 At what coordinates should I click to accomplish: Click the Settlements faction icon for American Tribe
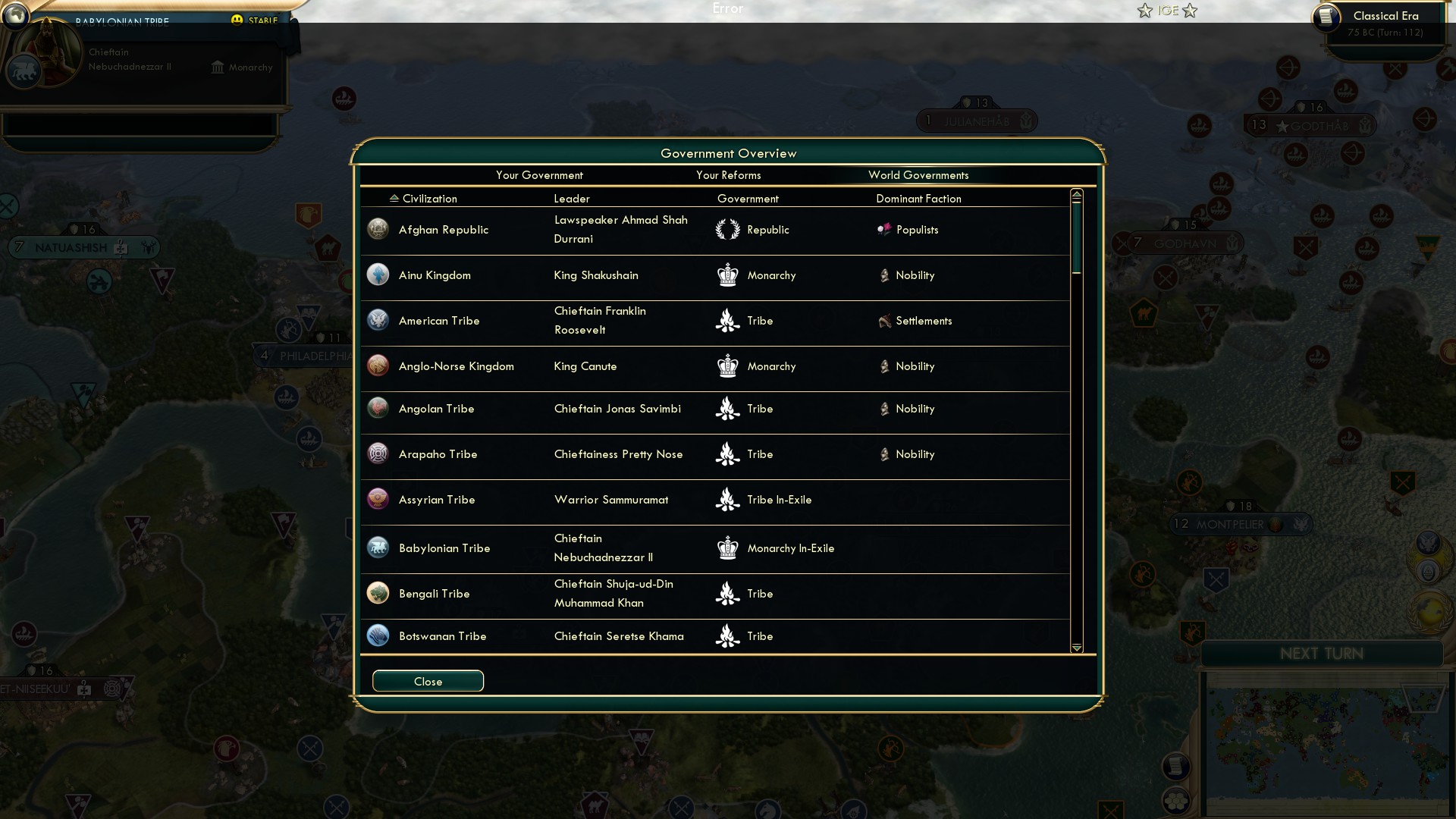coord(884,321)
